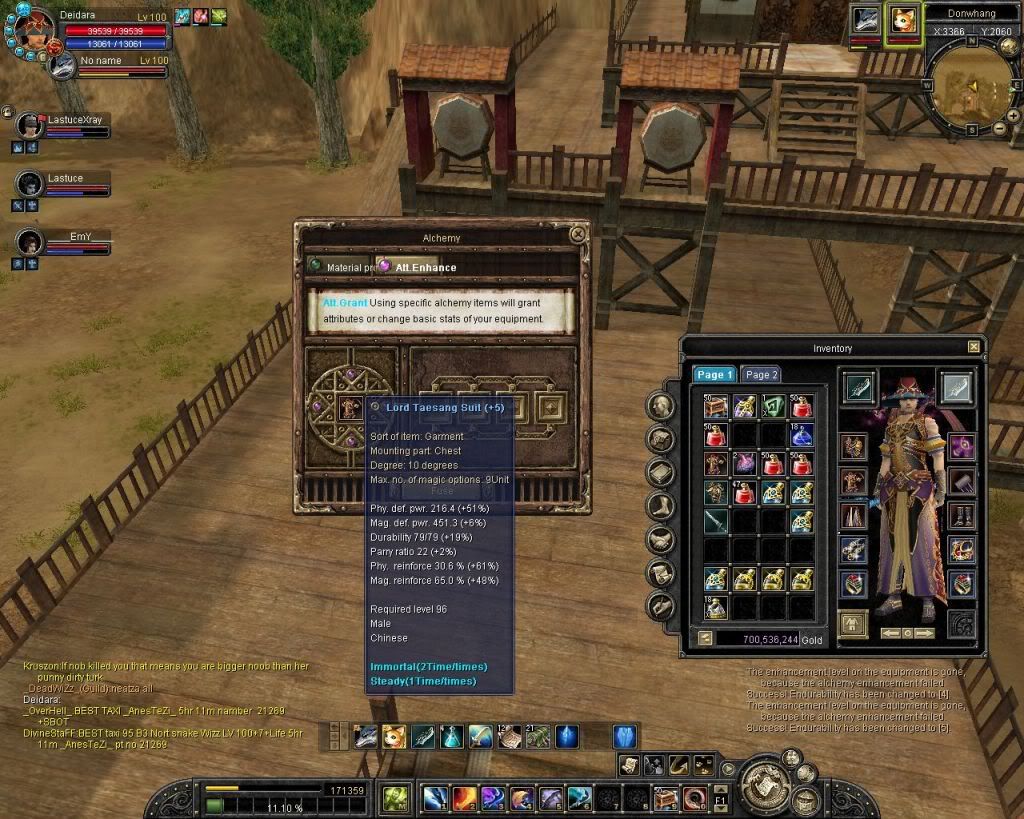Rotate character preview with left arrow

(x=889, y=633)
